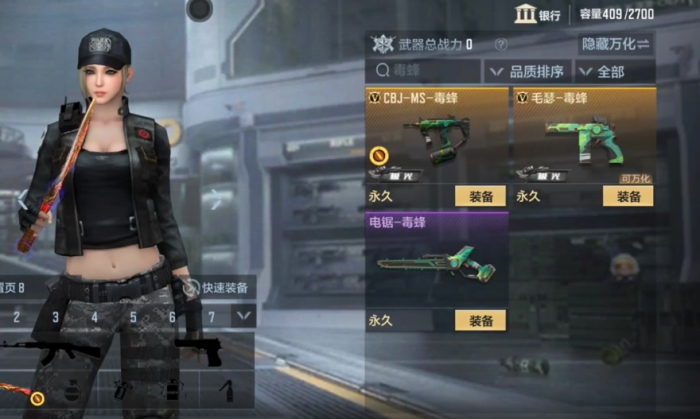The height and width of the screenshot is (419, 700).
Task: Select the rifle primary weapon slot
Action: [x=50, y=349]
